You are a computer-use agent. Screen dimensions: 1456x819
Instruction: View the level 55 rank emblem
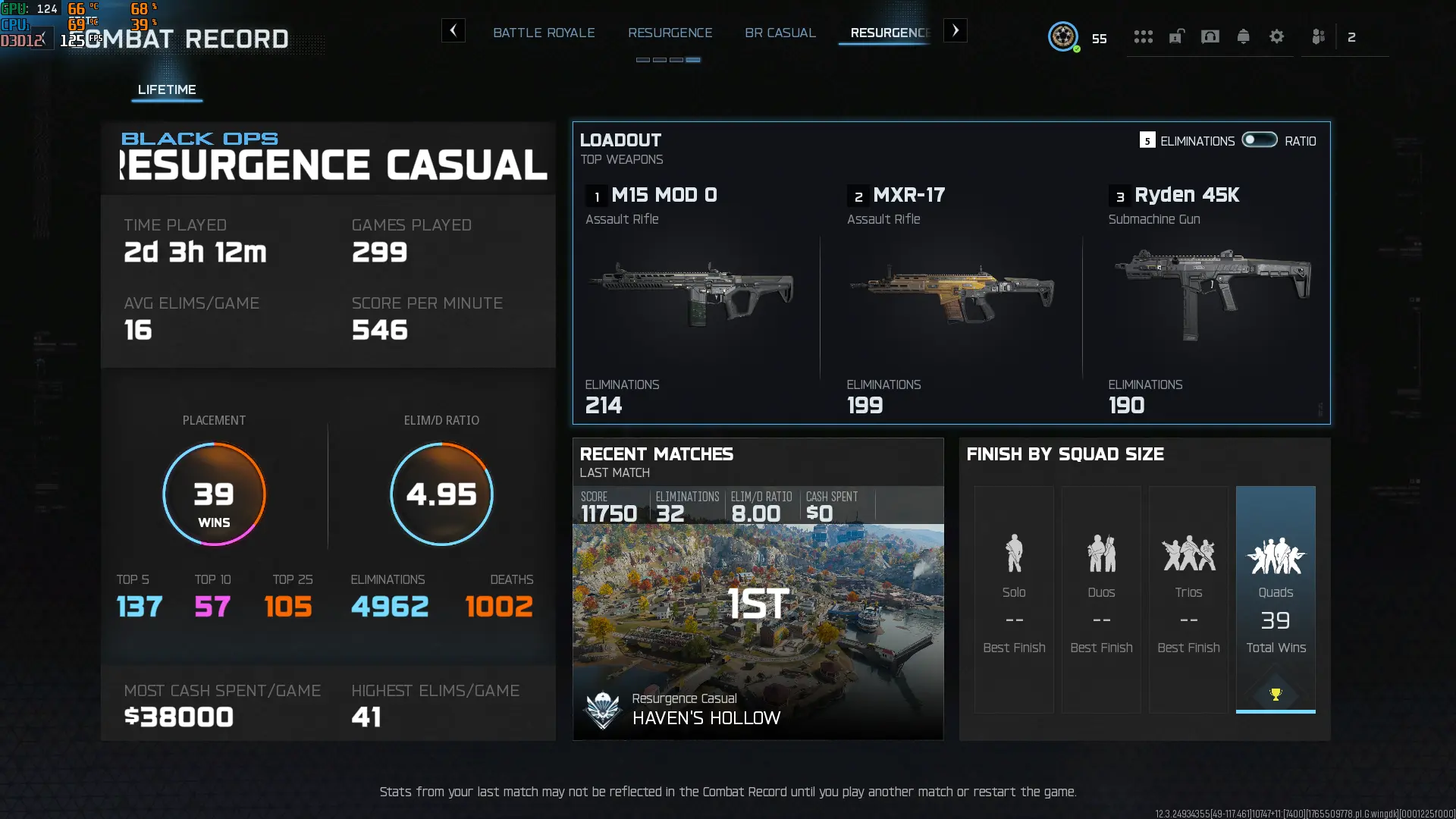(x=1065, y=36)
